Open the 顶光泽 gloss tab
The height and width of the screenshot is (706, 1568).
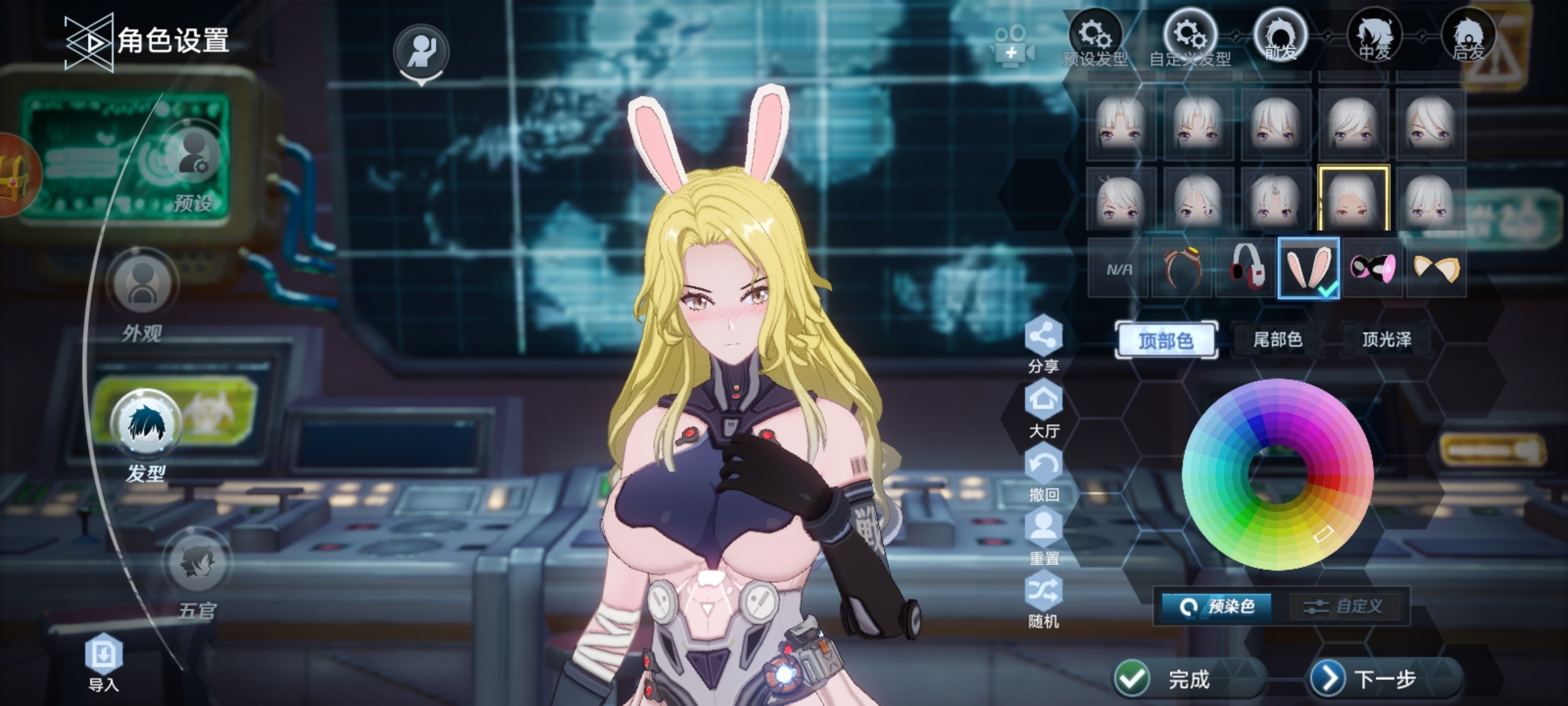[x=1386, y=339]
